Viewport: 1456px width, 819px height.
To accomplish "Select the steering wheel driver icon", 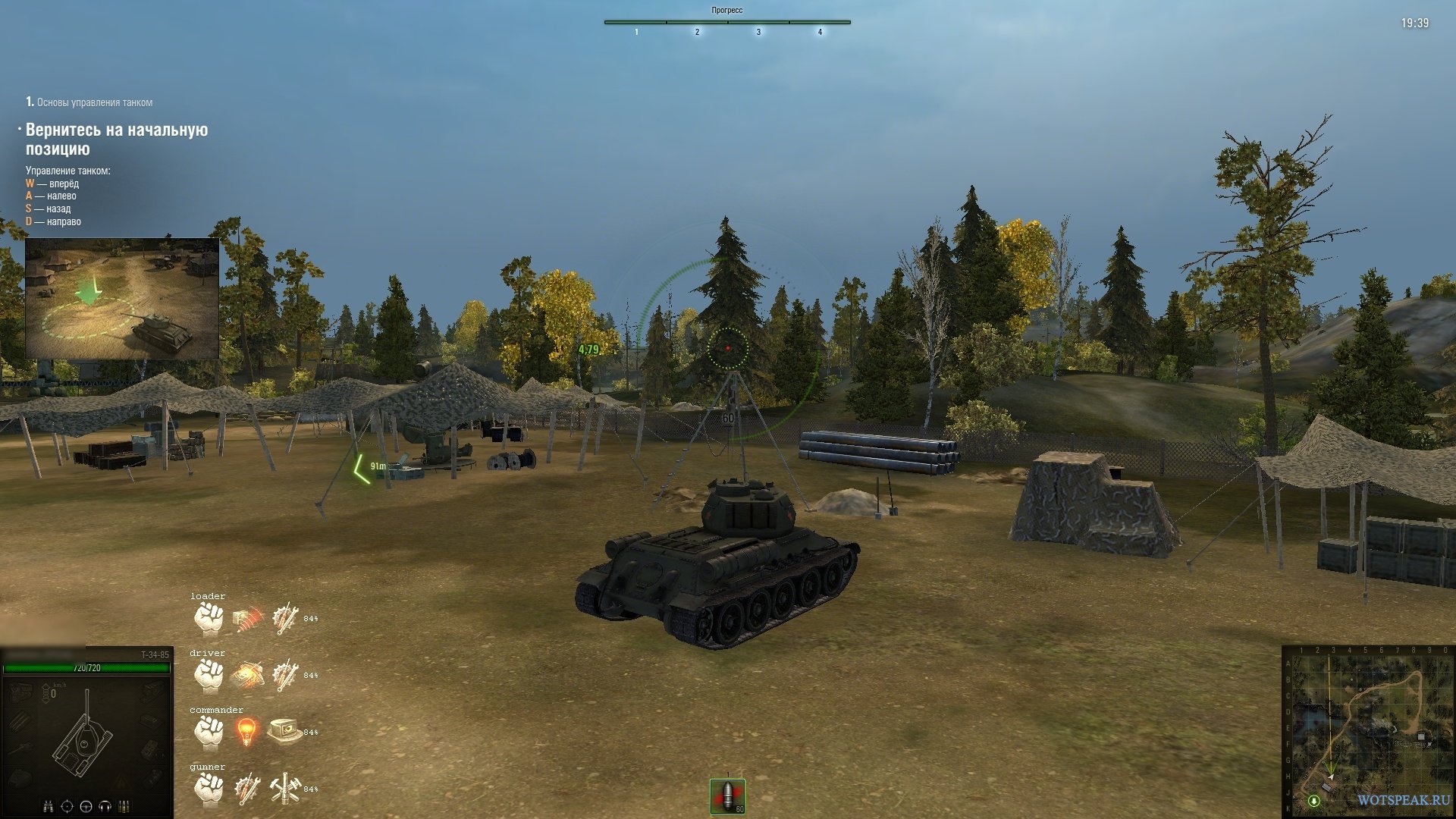I will (86, 806).
